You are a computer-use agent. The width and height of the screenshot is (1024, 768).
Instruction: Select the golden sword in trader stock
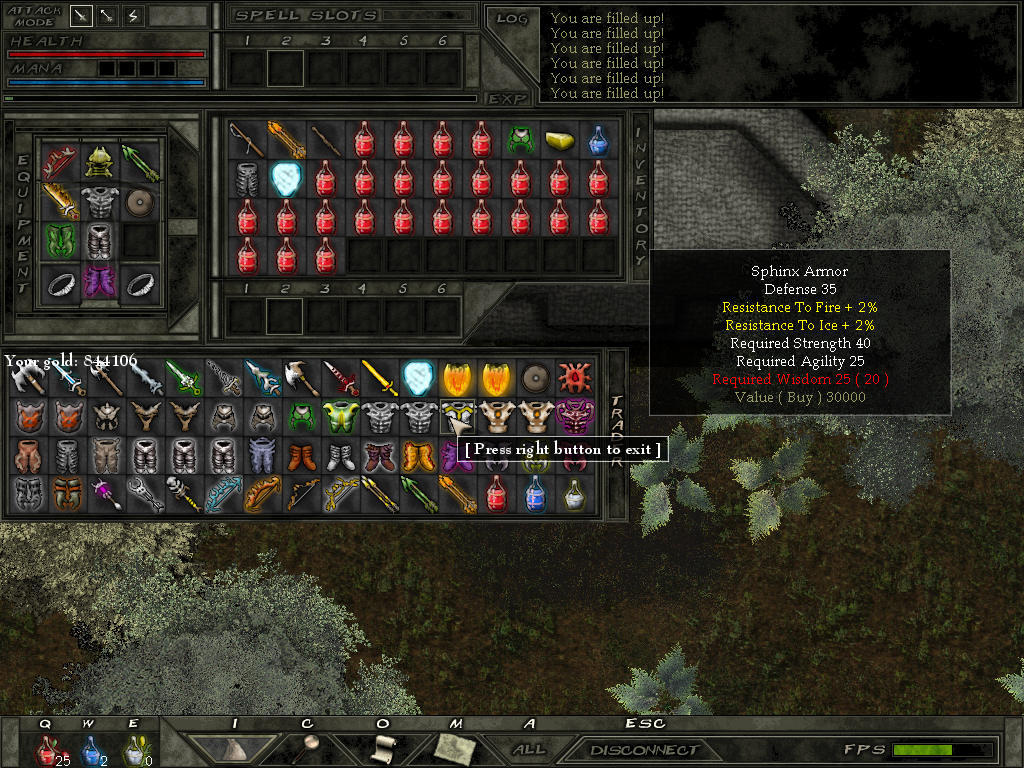[x=378, y=378]
